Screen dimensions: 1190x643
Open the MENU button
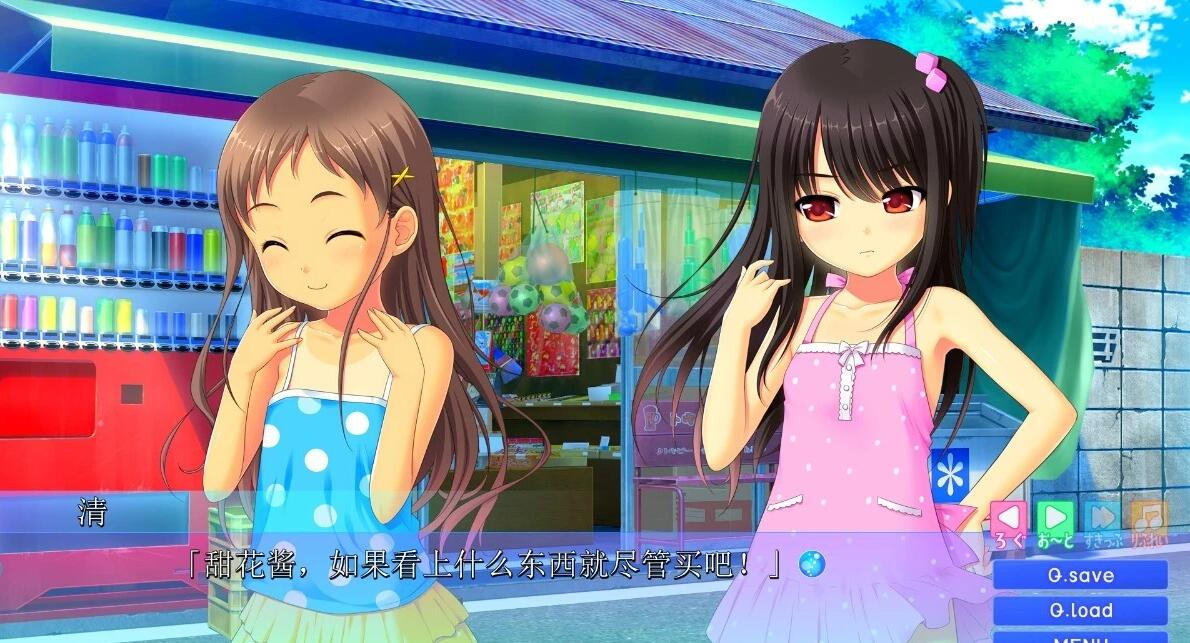click(x=1080, y=637)
